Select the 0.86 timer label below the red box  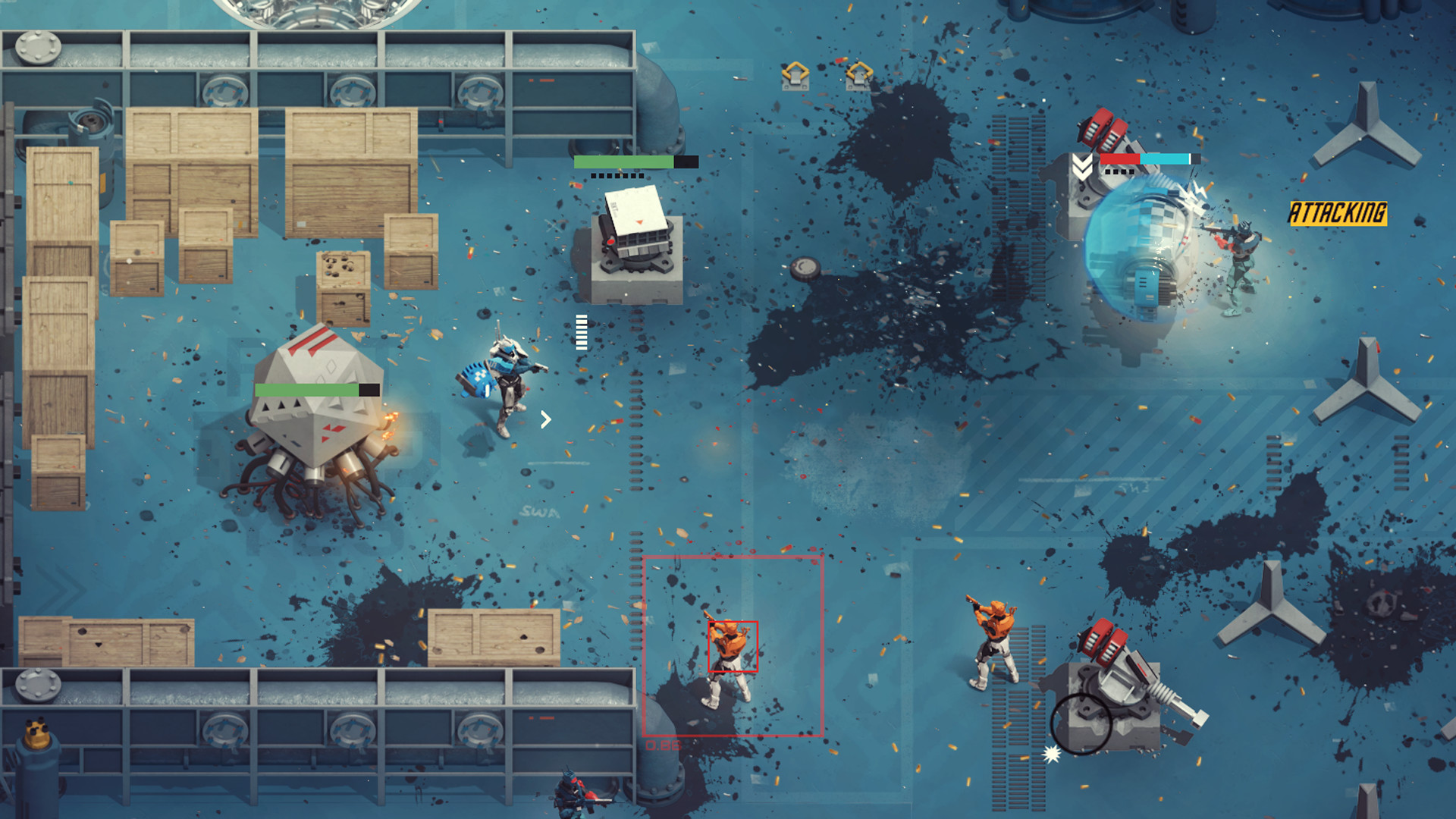(664, 745)
